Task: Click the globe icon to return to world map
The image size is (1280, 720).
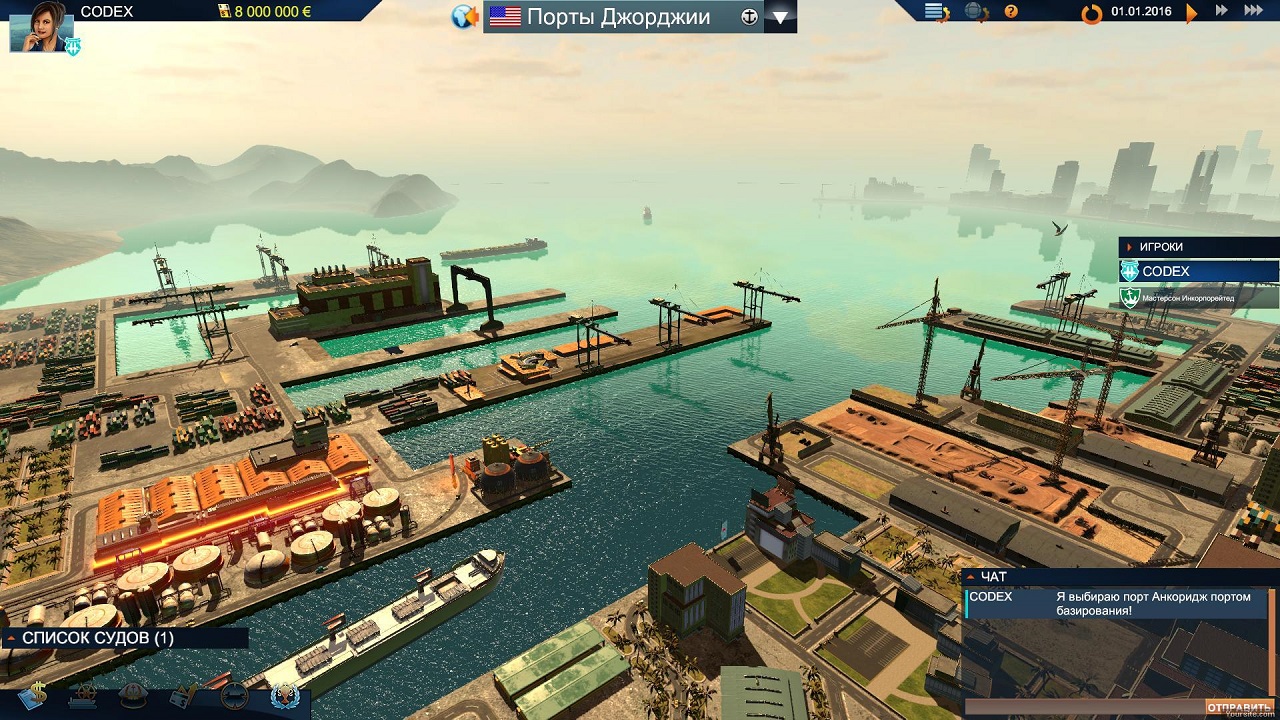Action: pyautogui.click(x=464, y=17)
